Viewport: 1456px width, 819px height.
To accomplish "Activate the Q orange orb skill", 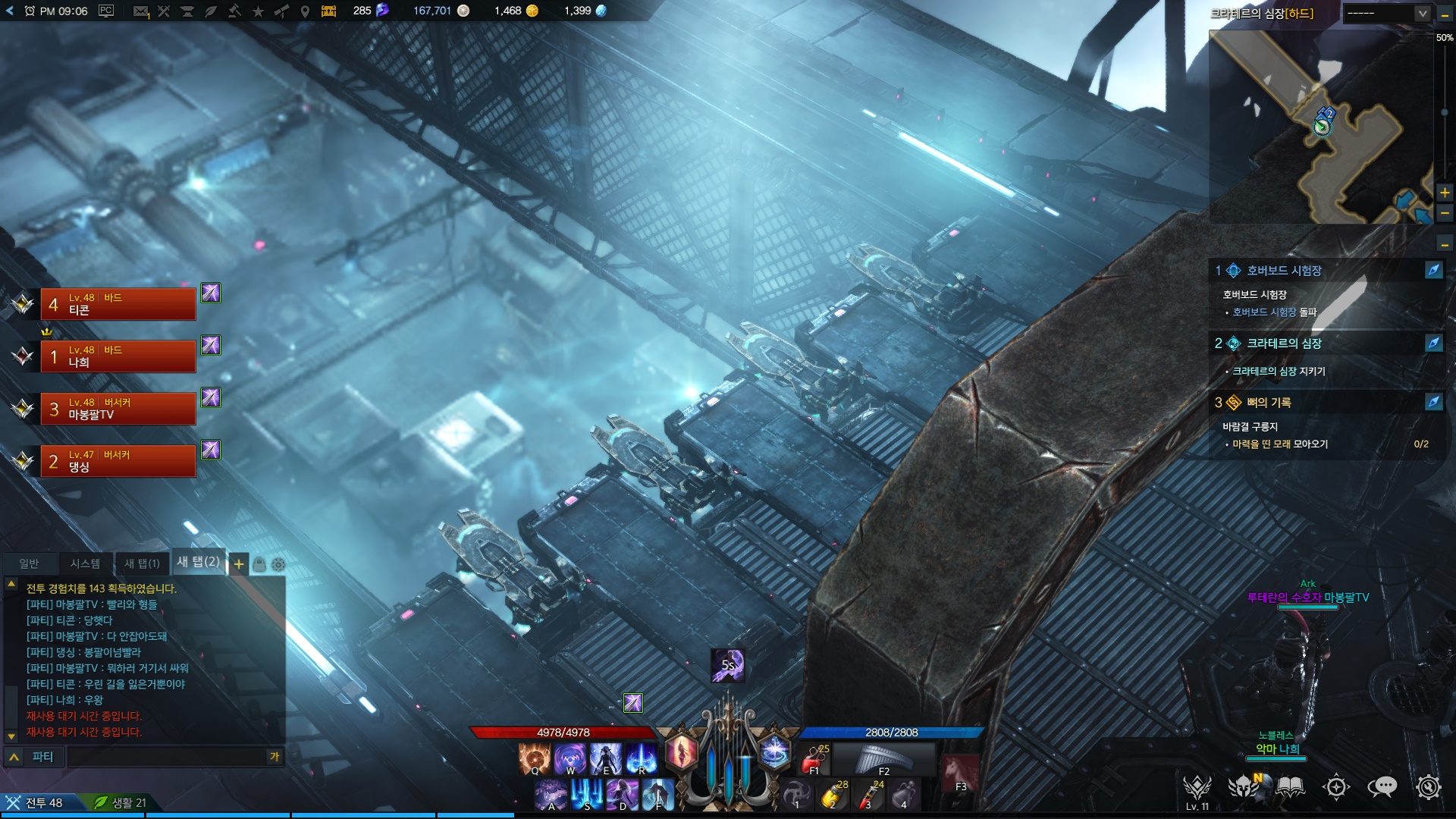I will 535,758.
